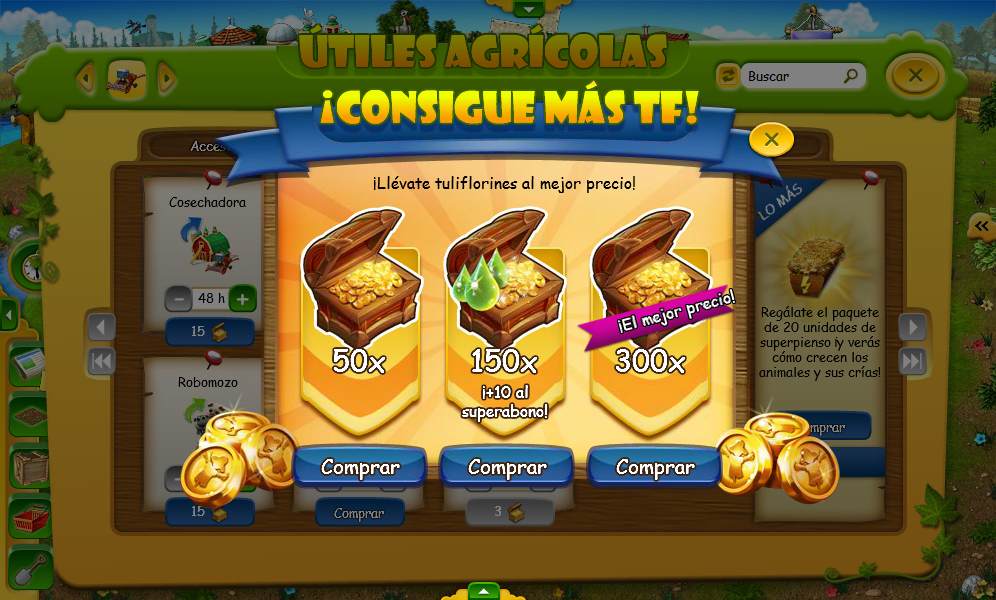Screen dimensions: 996x600
Task: Click Comprar under the 150x chest
Action: click(x=507, y=467)
